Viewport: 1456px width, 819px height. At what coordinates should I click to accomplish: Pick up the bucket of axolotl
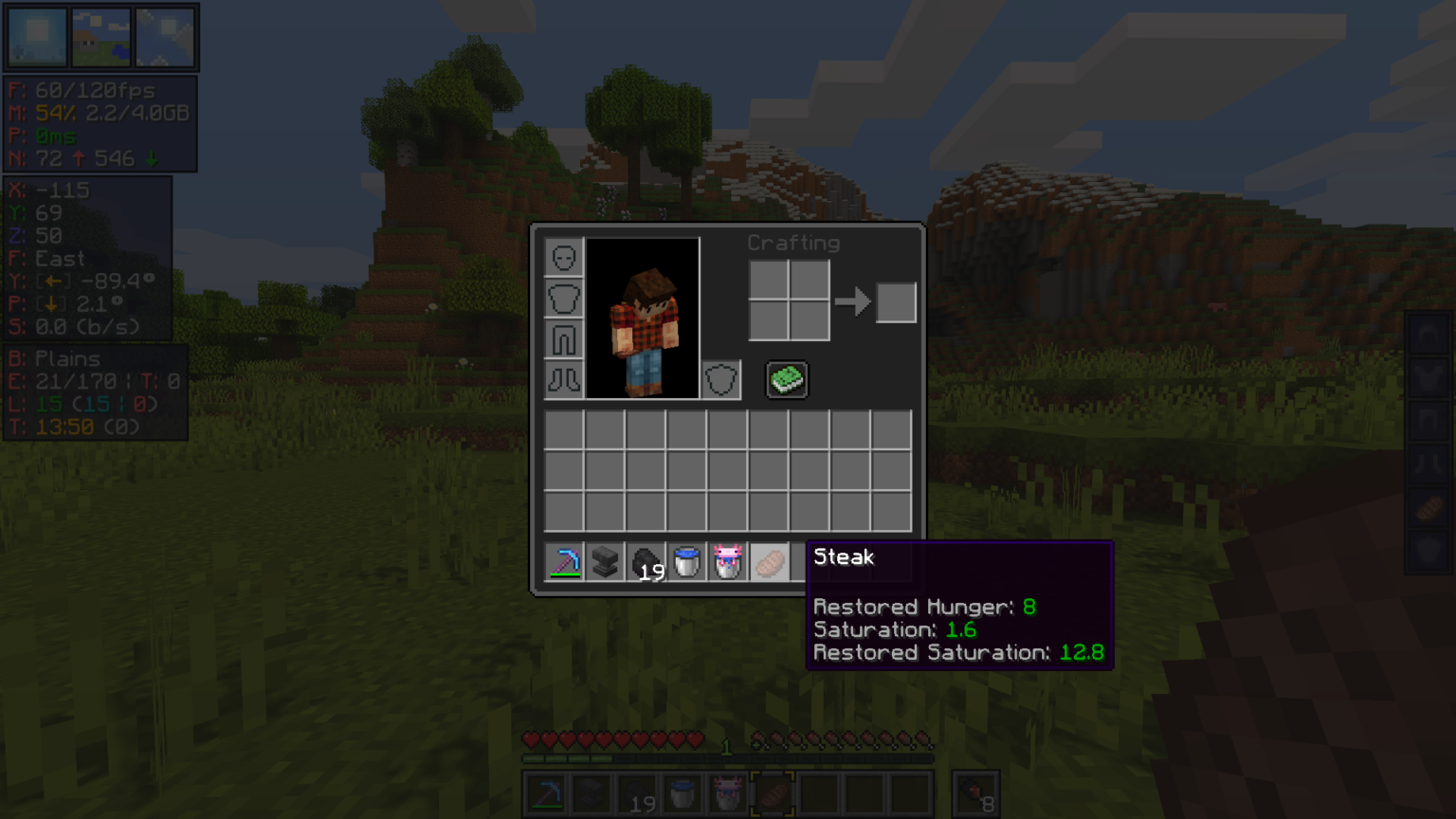(727, 562)
